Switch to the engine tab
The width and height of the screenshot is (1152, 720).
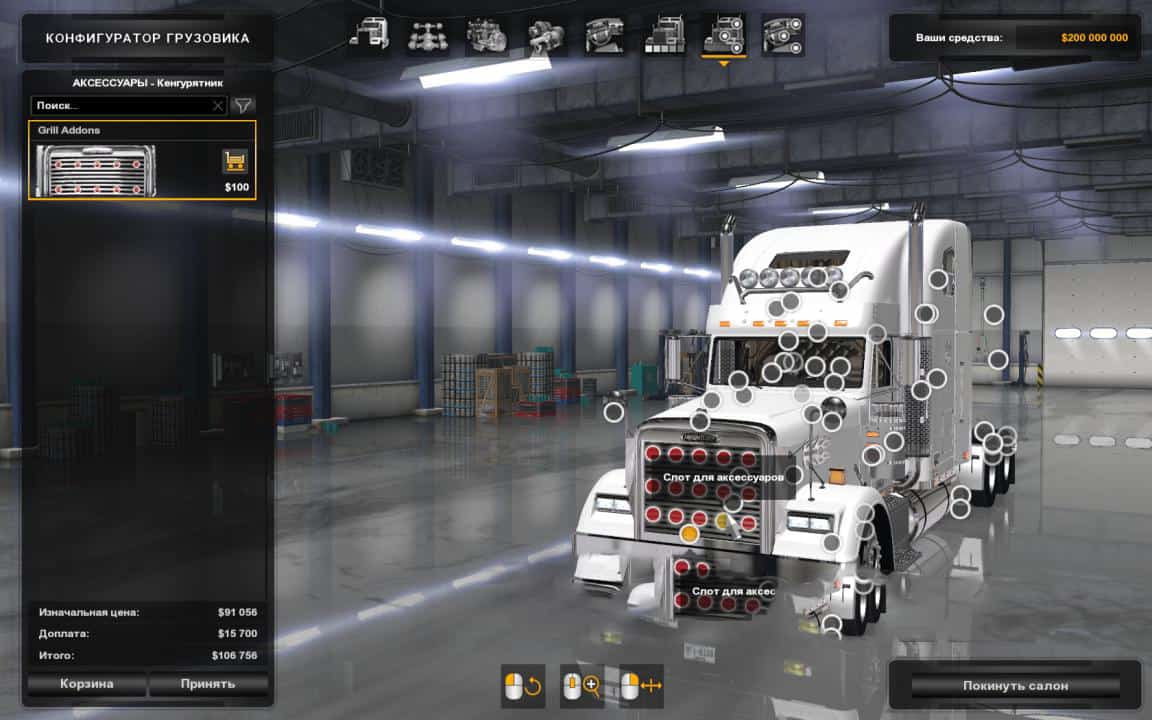pos(485,36)
